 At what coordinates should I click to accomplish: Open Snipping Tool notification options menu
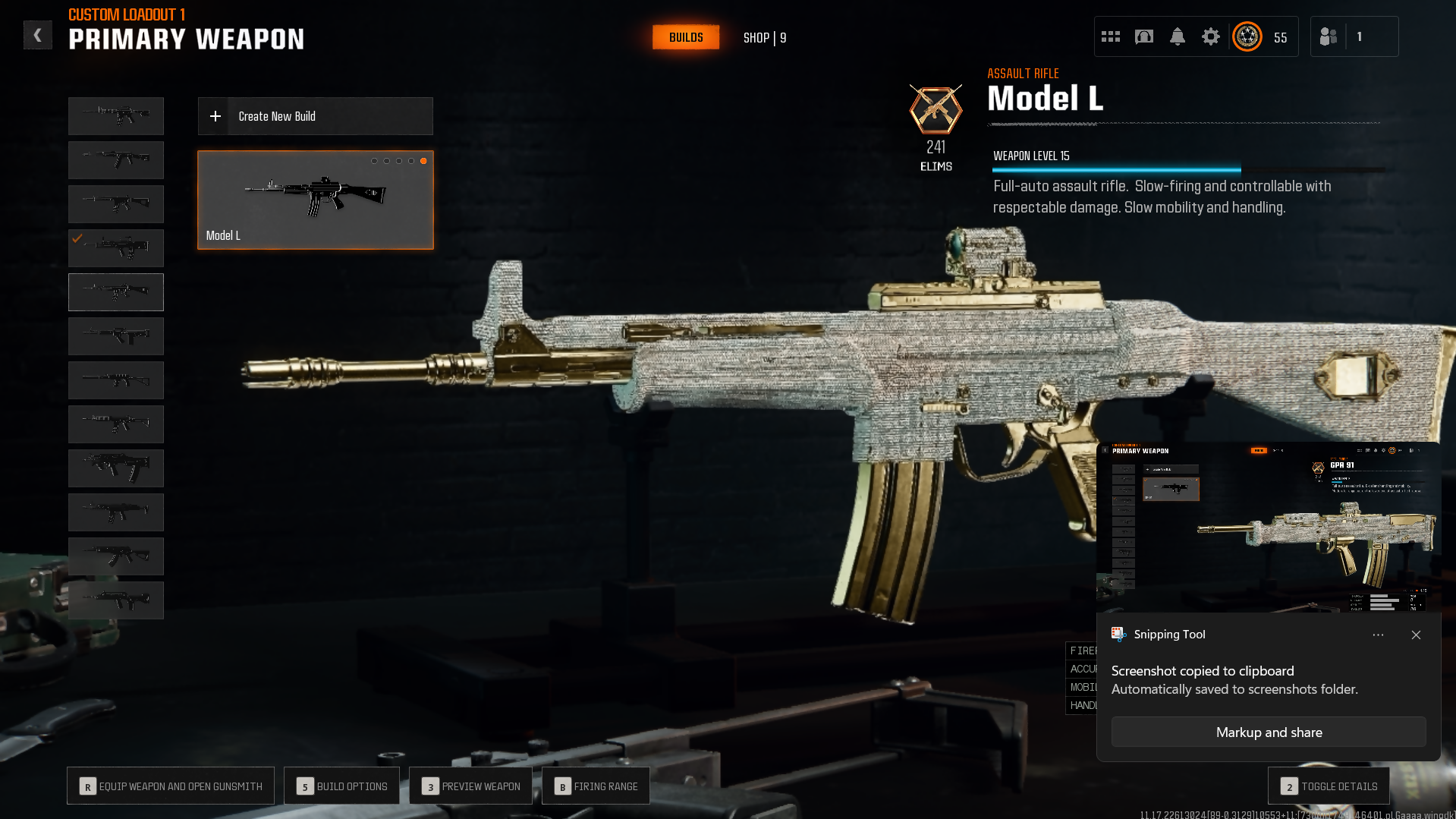(1378, 635)
